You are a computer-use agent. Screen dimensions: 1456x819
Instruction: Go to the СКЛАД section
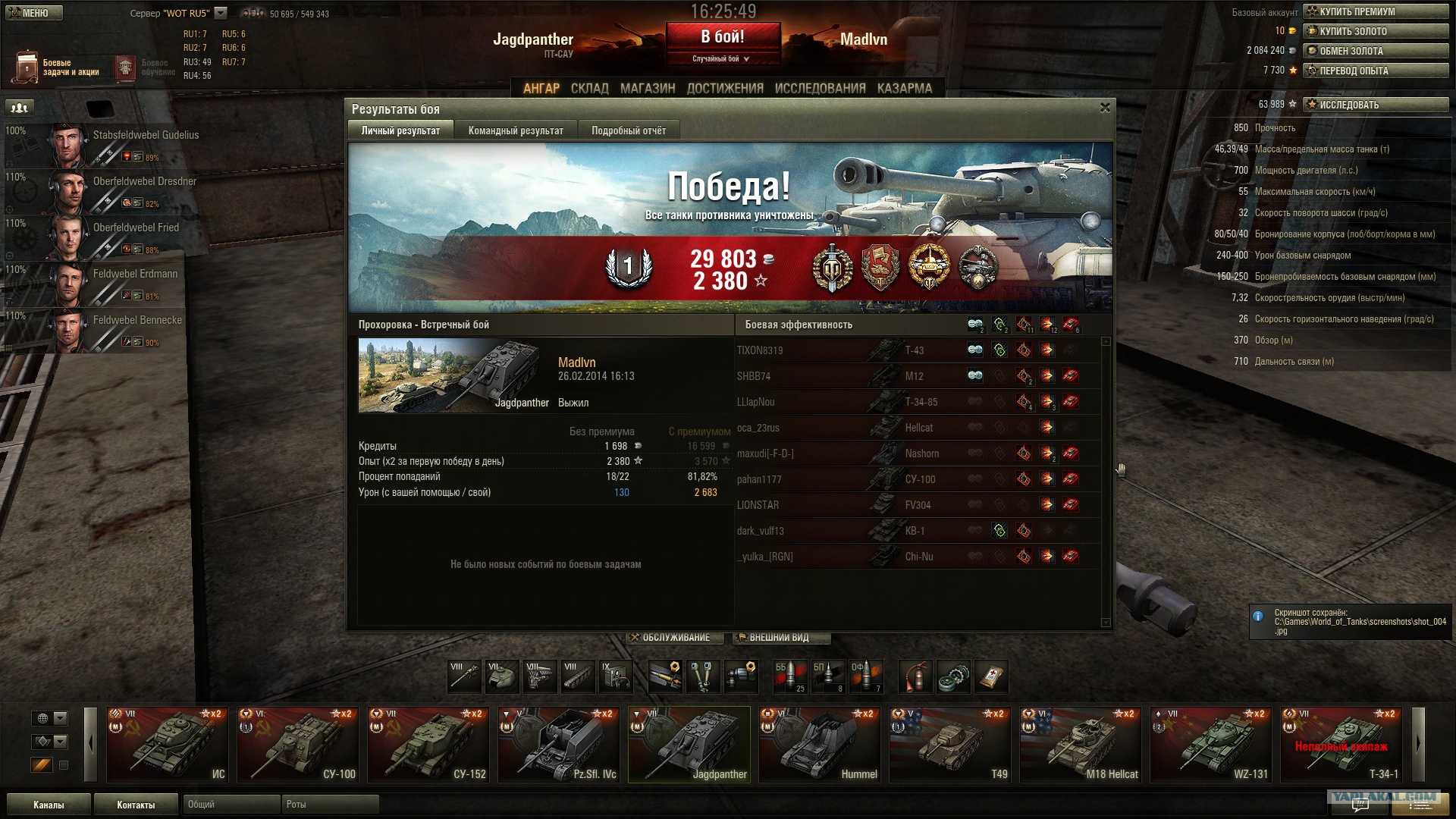click(589, 88)
